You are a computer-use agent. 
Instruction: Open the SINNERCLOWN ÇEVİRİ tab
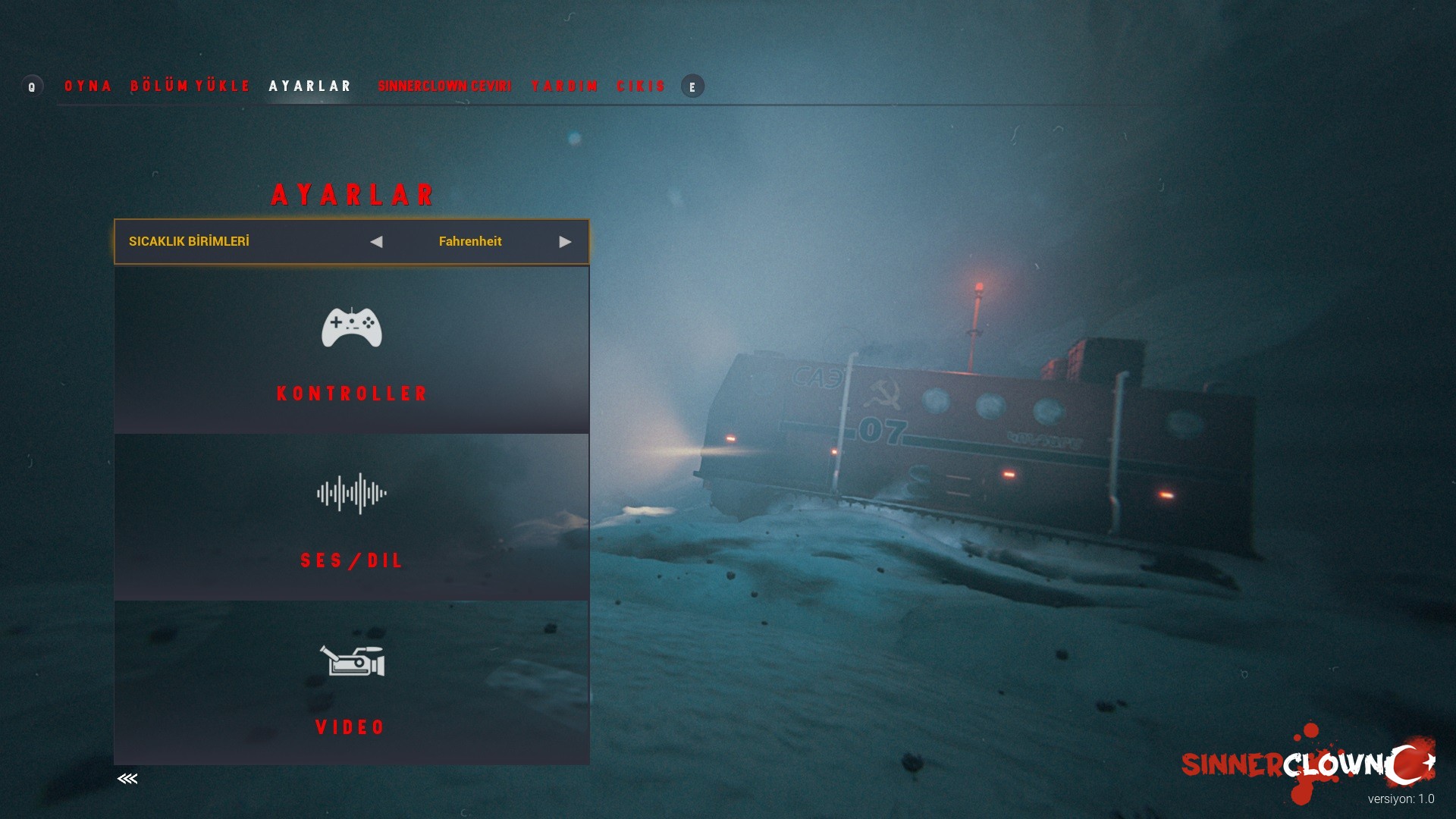pyautogui.click(x=444, y=86)
